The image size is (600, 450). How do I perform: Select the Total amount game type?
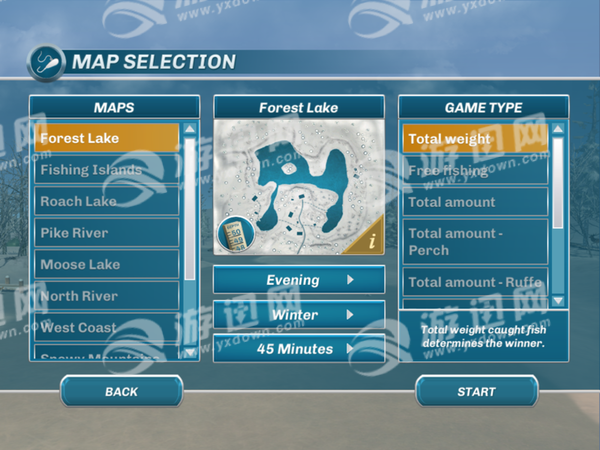point(475,202)
